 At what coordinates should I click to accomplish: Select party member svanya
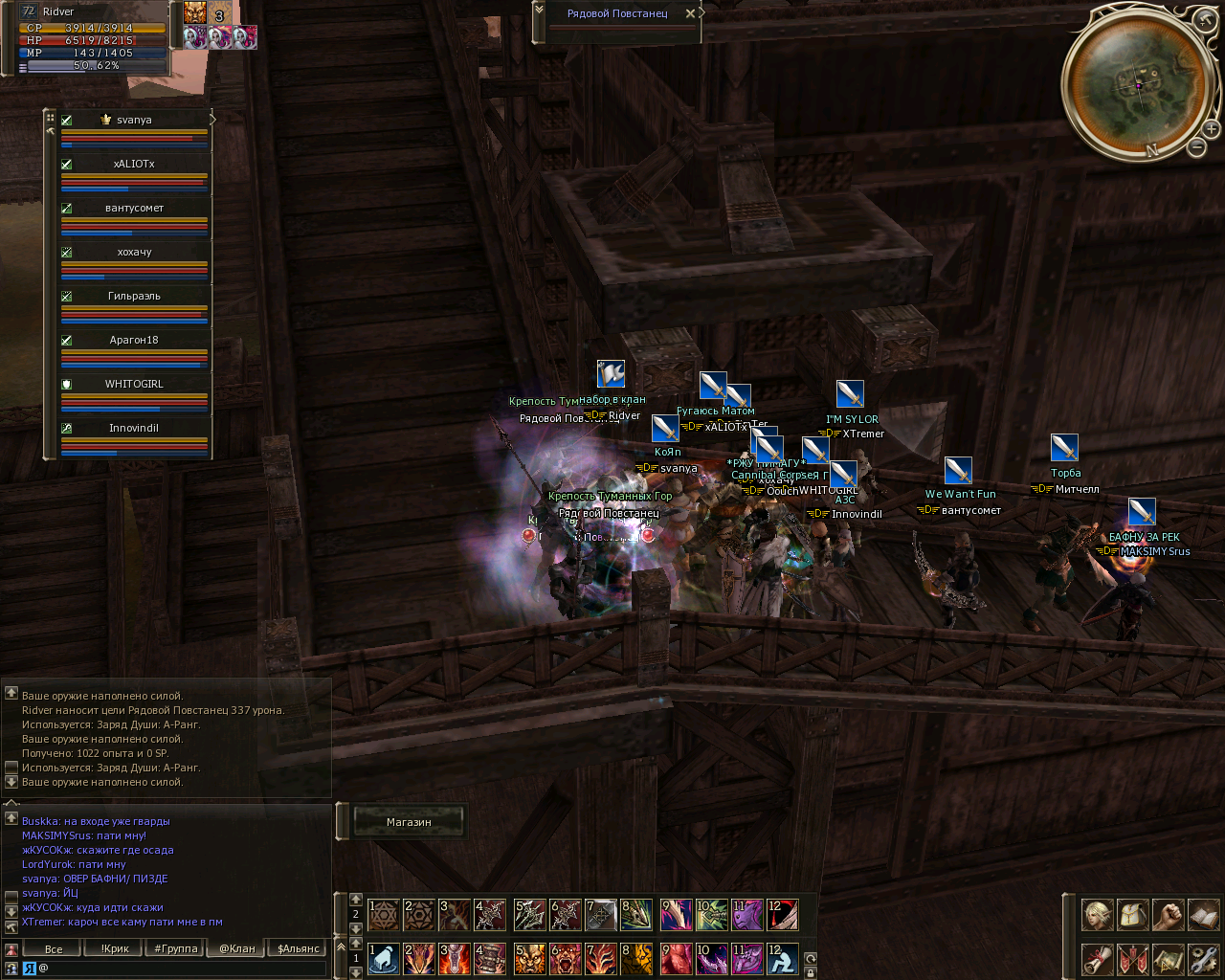coord(134,121)
